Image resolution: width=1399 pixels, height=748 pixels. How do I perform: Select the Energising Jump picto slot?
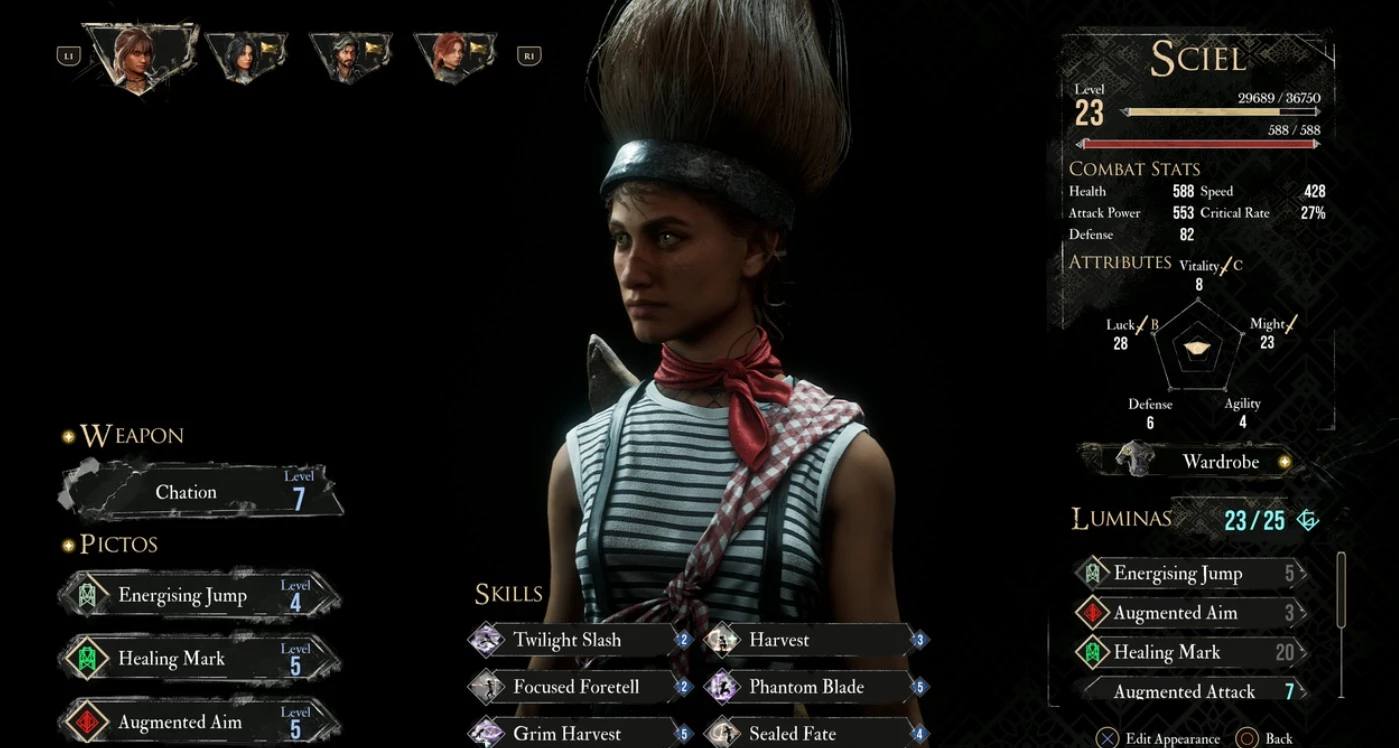[200, 596]
